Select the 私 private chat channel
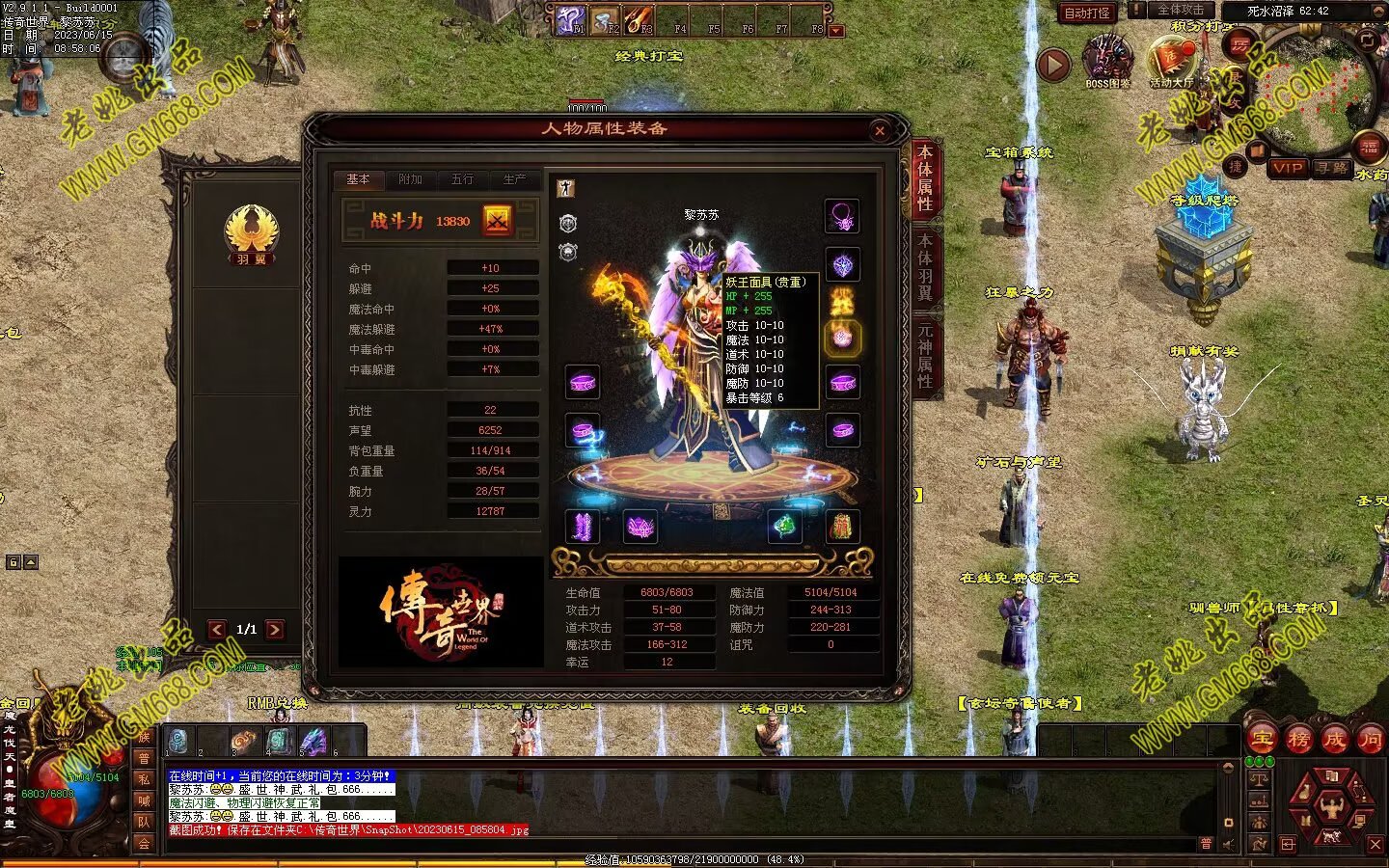The image size is (1389, 868). pos(144,779)
